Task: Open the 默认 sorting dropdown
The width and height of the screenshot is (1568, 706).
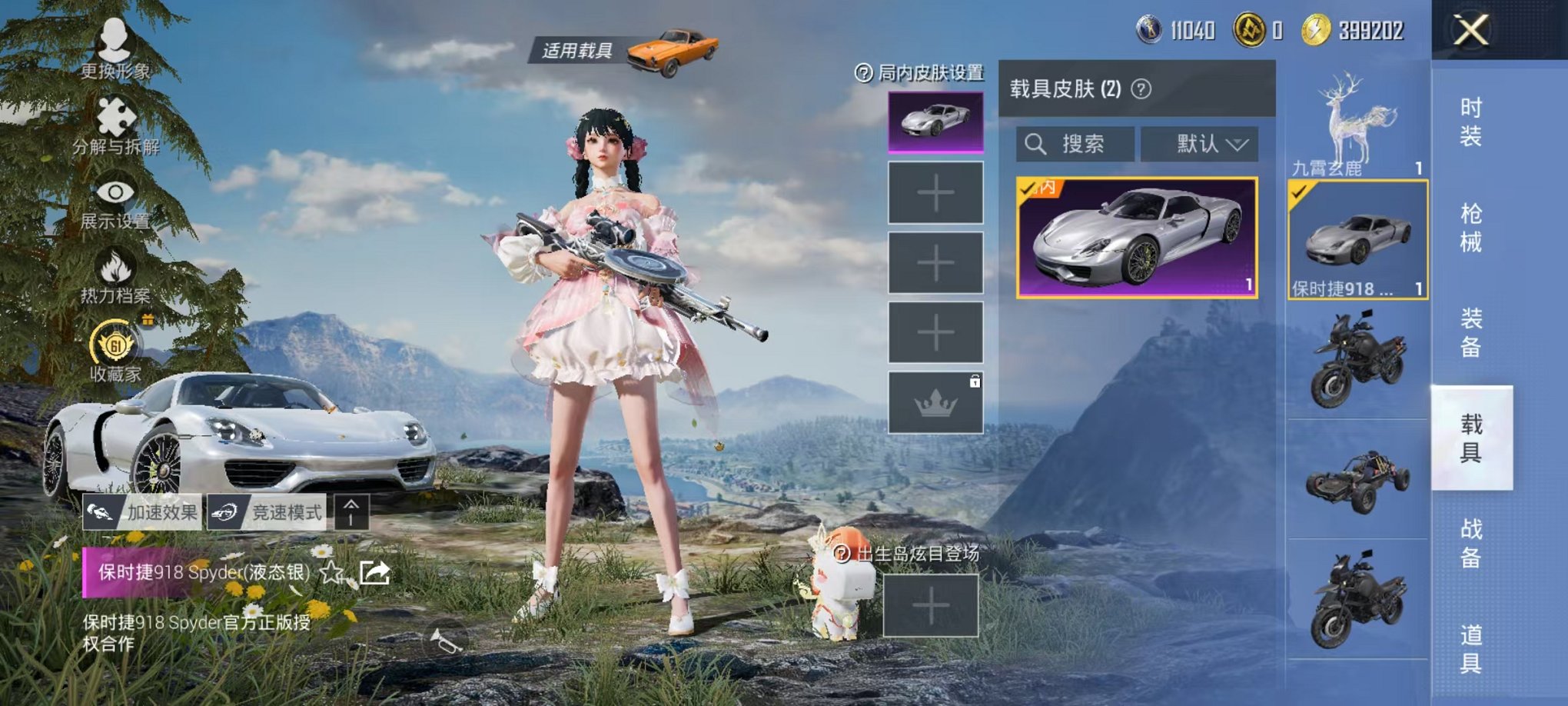Action: [1201, 145]
